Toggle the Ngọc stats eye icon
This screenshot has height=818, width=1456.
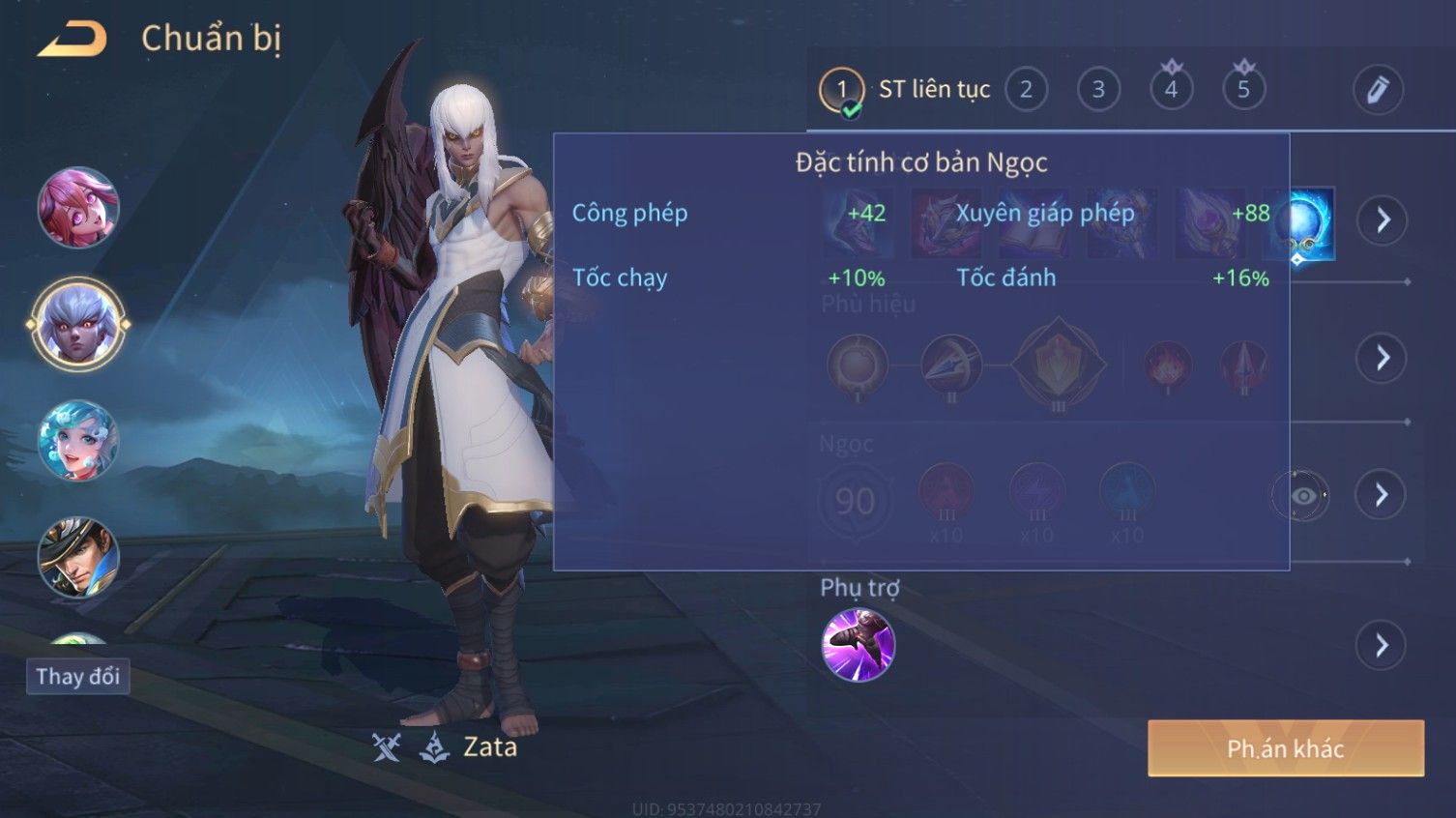(1302, 496)
